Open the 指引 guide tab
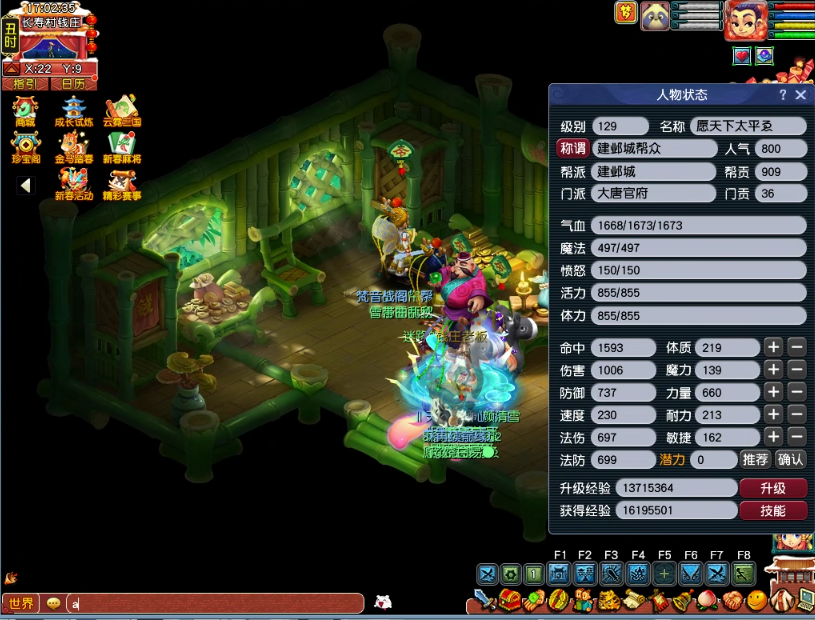The width and height of the screenshot is (815, 620). [25, 84]
